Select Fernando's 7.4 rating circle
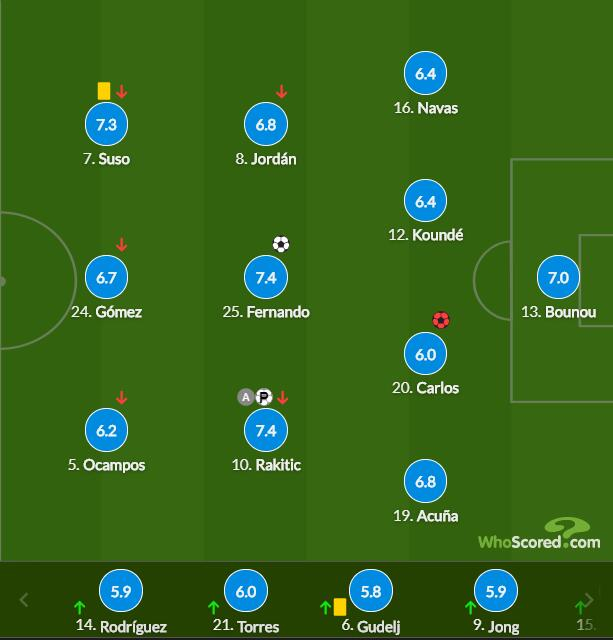 click(x=266, y=278)
